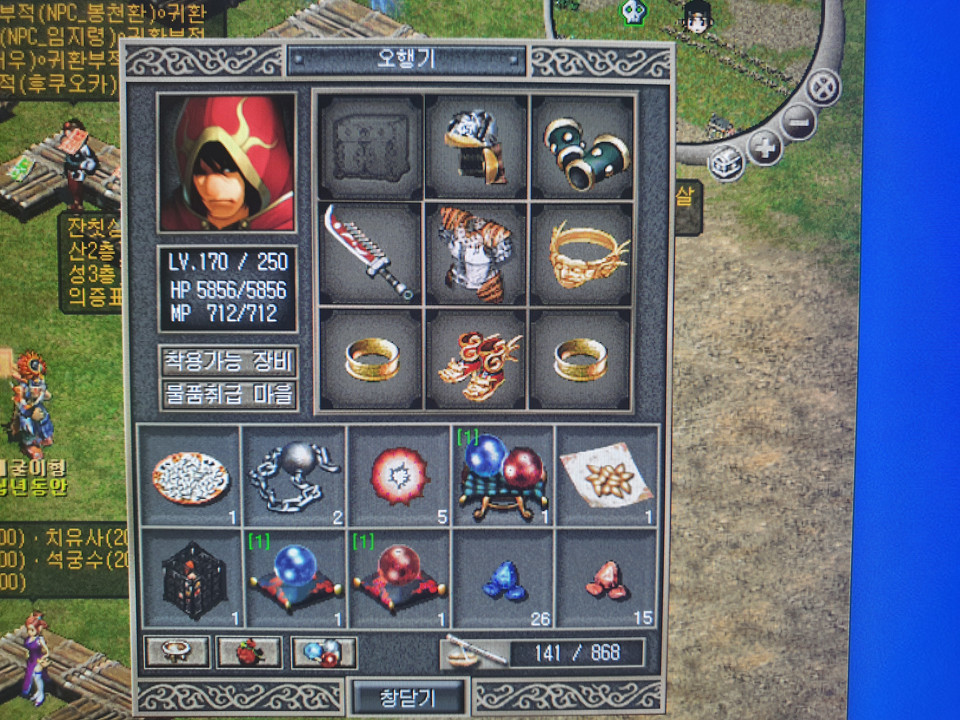The image size is (960, 720).
Task: Select the black cage item
Action: [x=190, y=577]
